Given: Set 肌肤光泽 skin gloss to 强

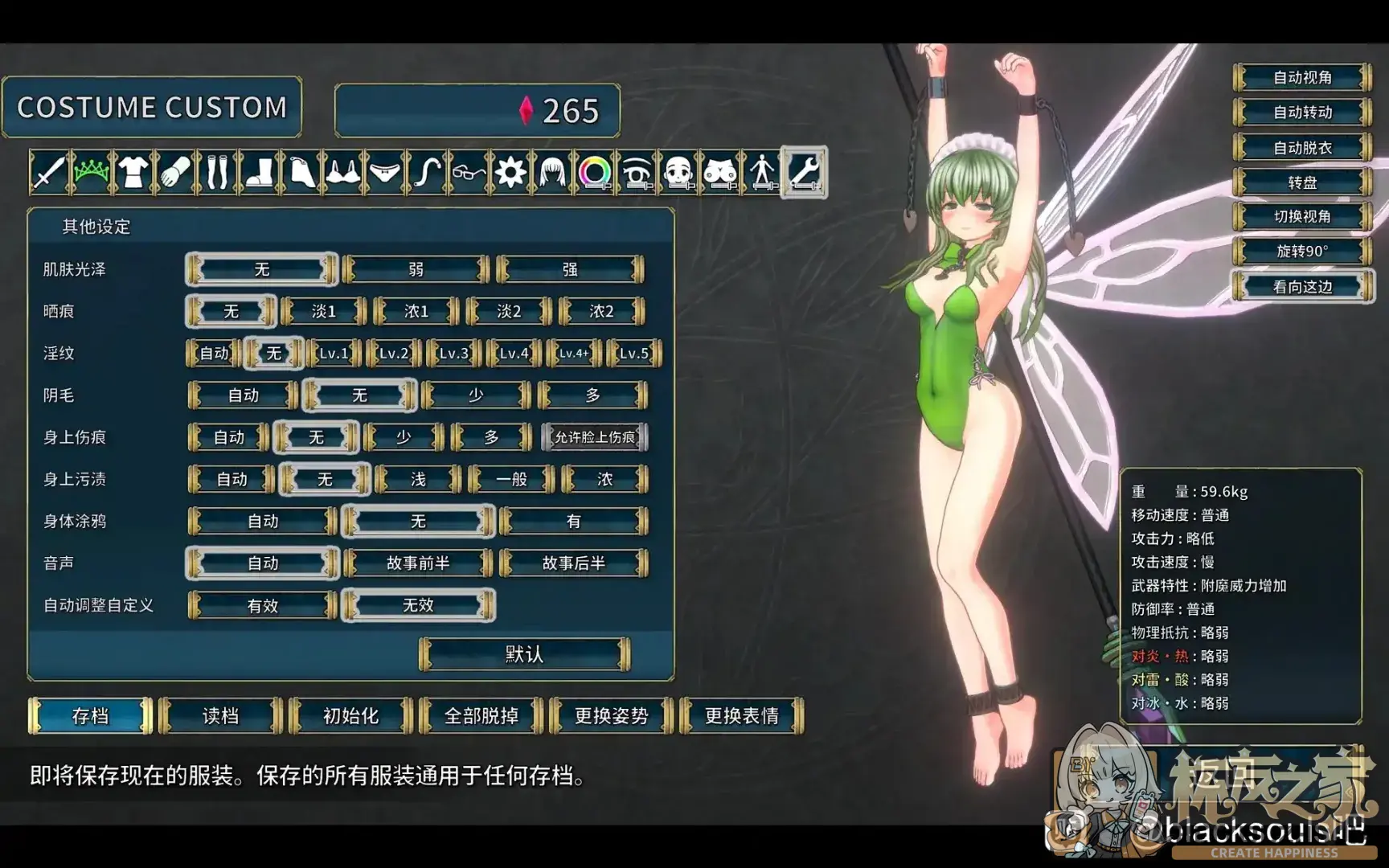Looking at the screenshot, I should pos(570,269).
